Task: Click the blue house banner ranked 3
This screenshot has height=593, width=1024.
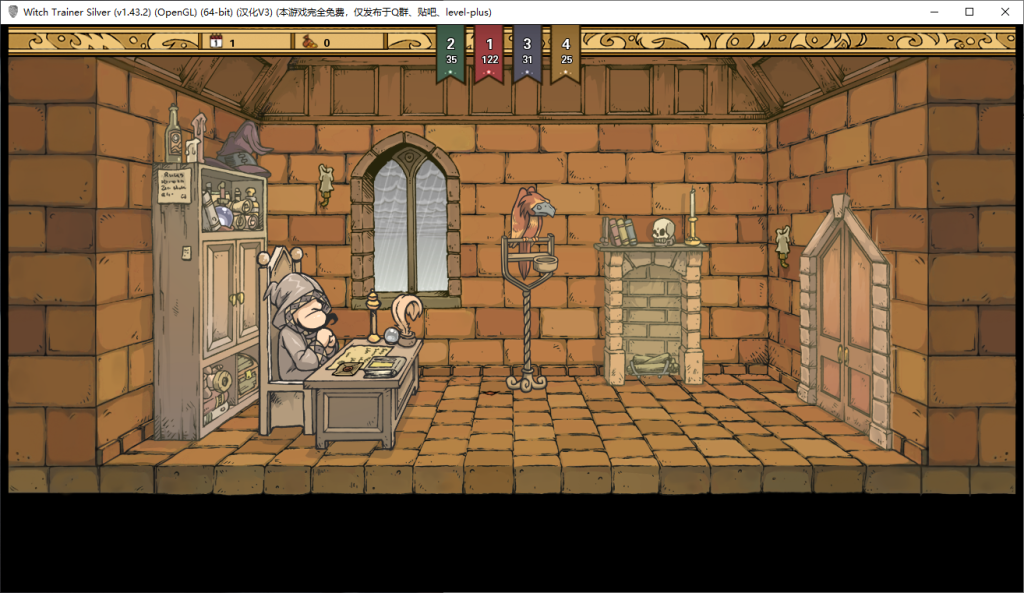Action: point(527,51)
